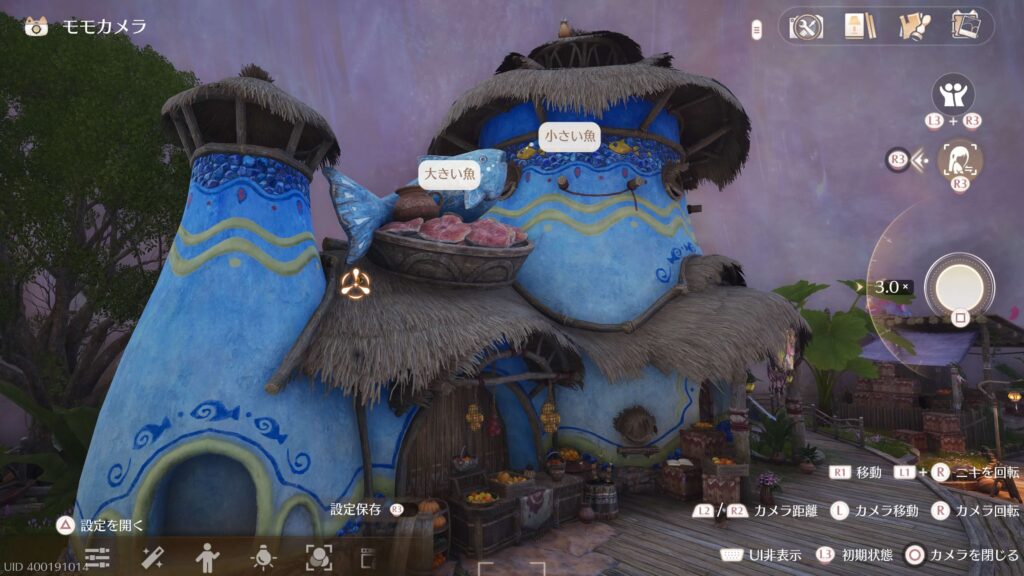Open the lamp and books icon

click(855, 27)
